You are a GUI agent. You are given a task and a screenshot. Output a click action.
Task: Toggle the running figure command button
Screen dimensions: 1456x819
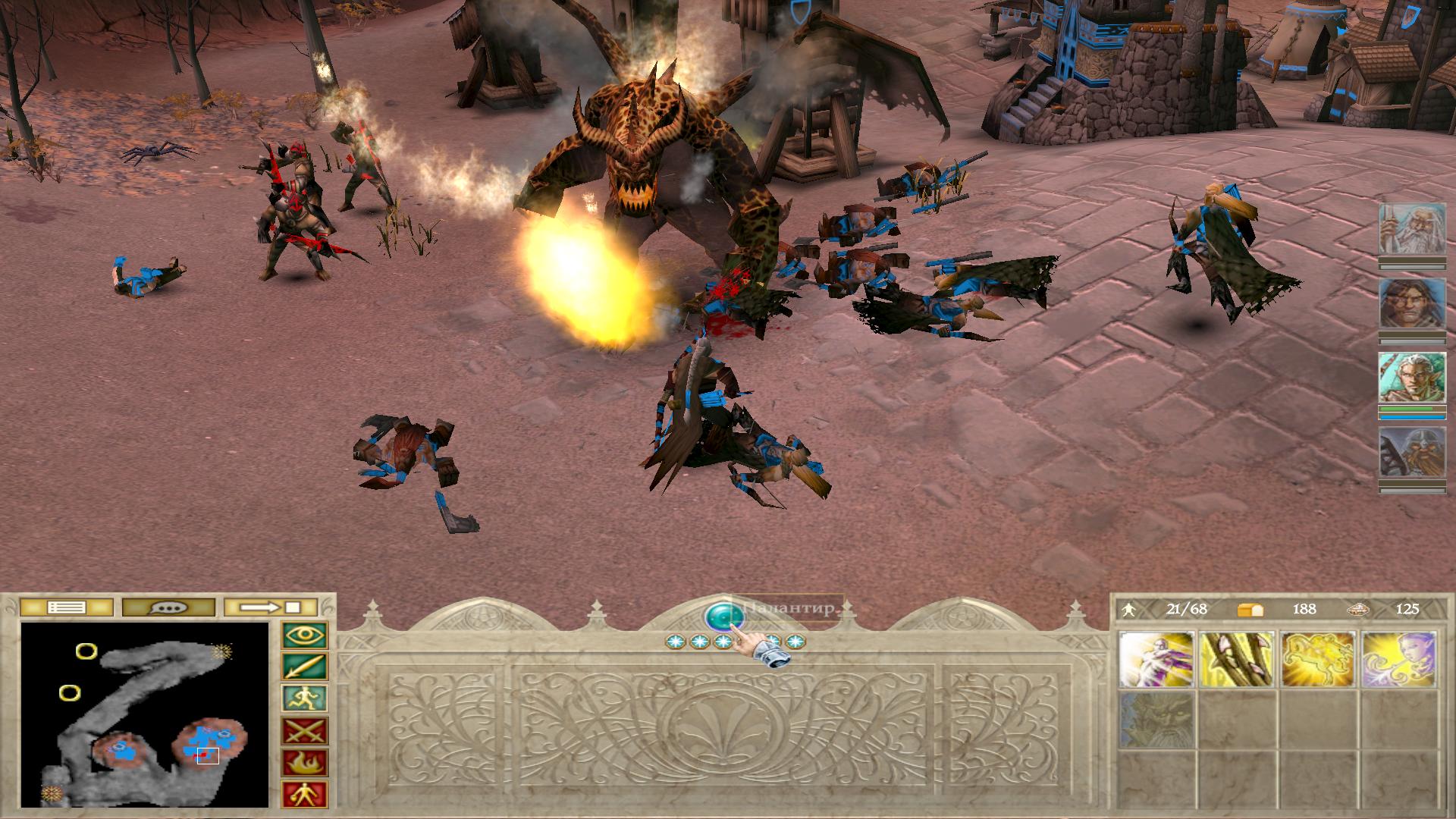(x=305, y=699)
